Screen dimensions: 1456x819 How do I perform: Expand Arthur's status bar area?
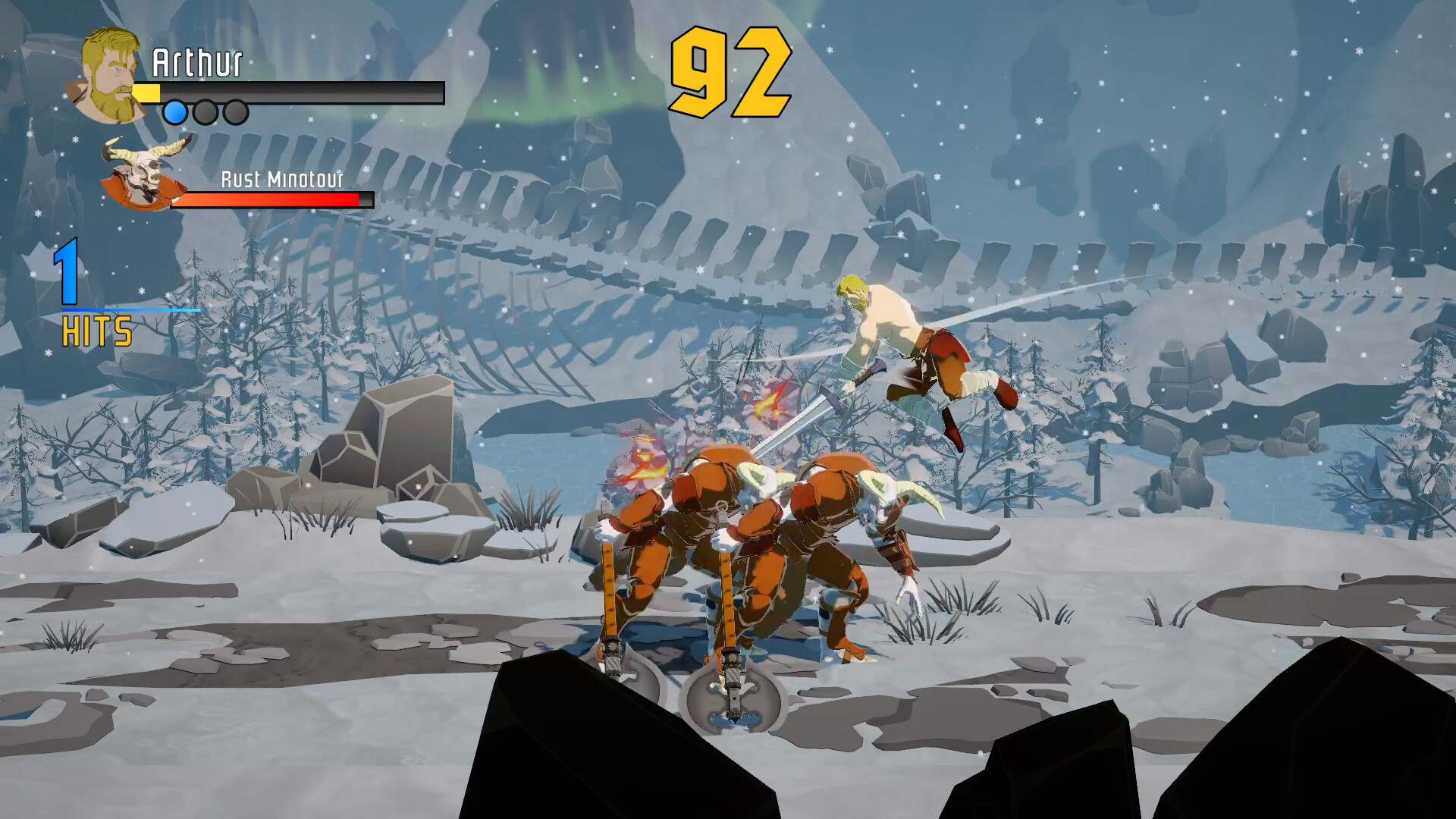(288, 93)
